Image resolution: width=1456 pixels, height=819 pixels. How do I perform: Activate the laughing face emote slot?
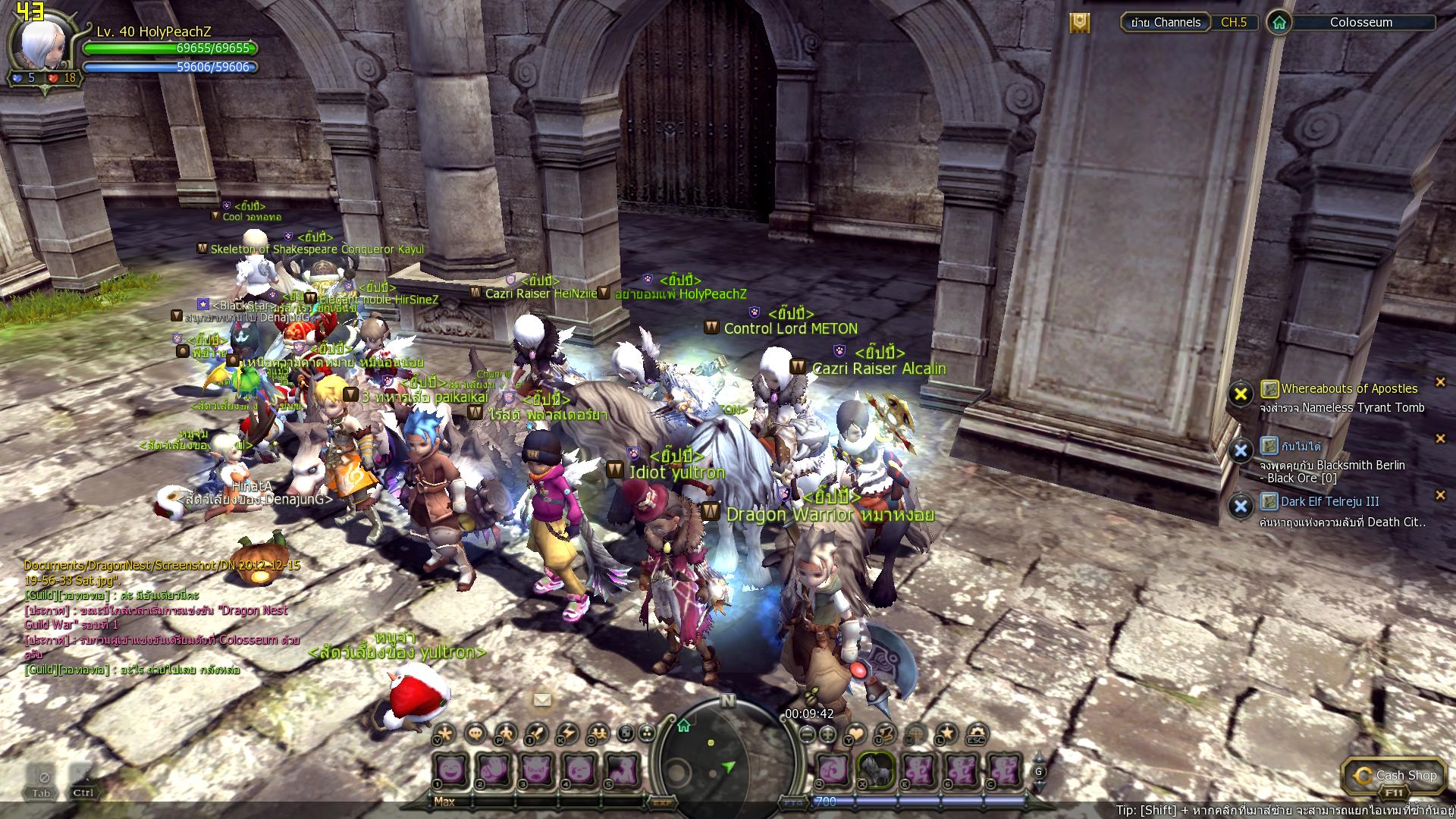pos(452,769)
